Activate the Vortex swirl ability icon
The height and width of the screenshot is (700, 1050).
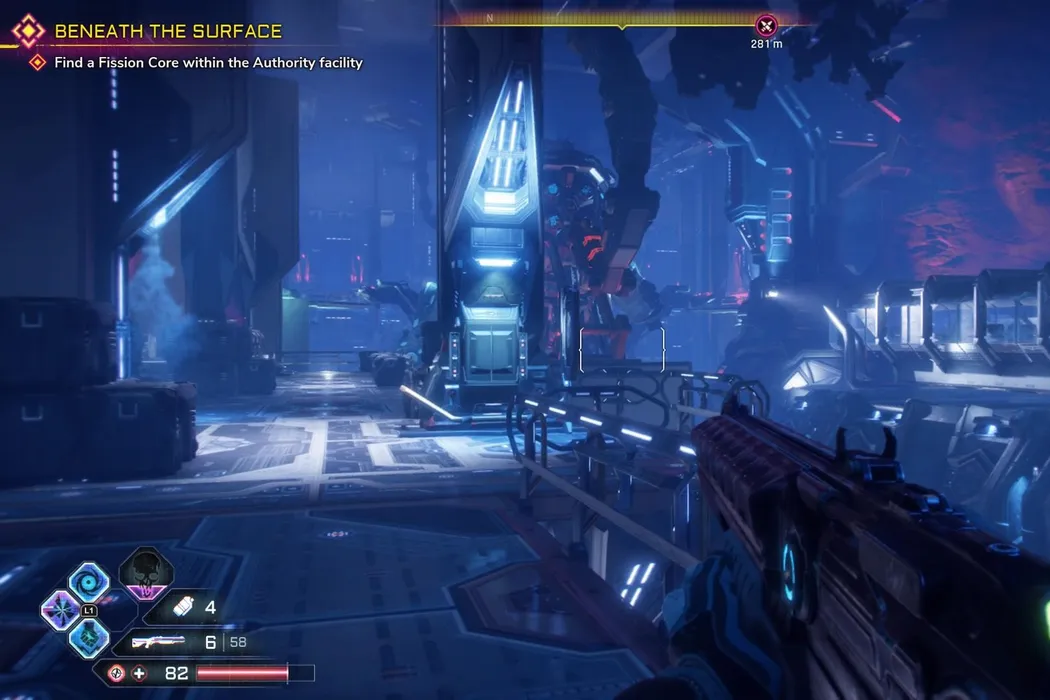(x=88, y=581)
